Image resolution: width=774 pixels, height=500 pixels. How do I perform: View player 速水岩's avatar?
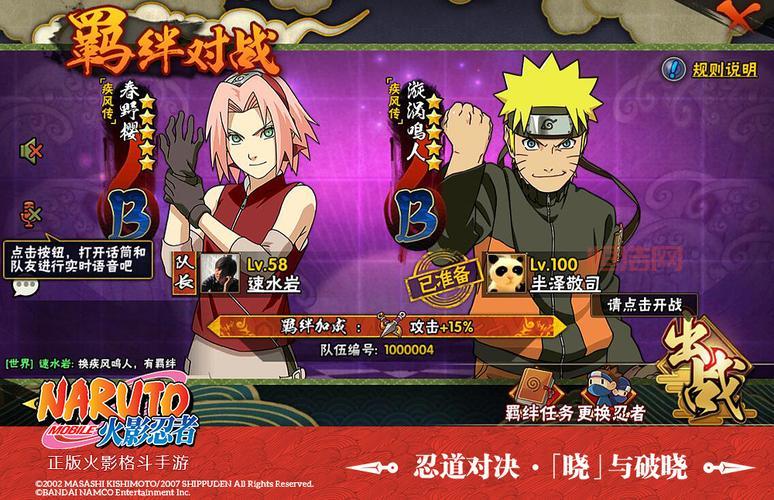220,271
